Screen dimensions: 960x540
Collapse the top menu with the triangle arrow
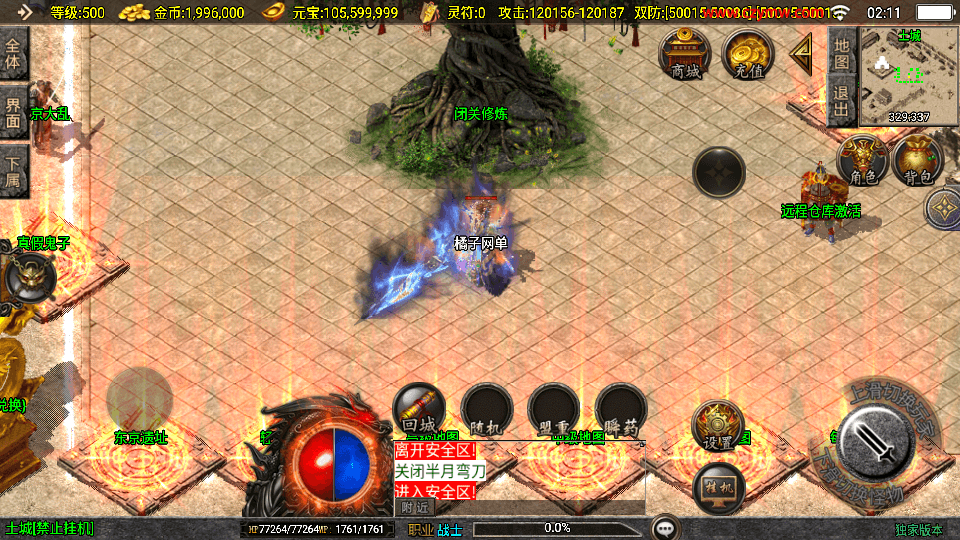[x=801, y=54]
